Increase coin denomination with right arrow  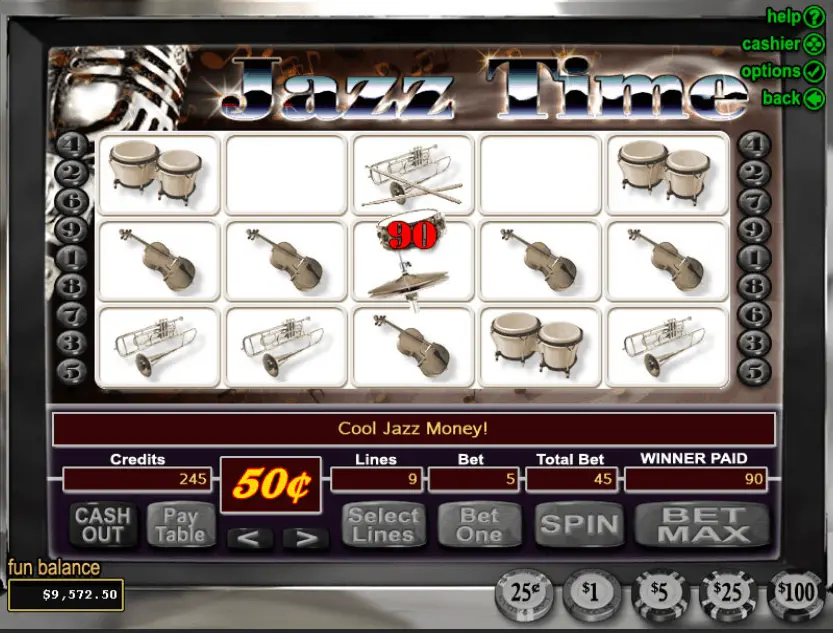[x=305, y=538]
